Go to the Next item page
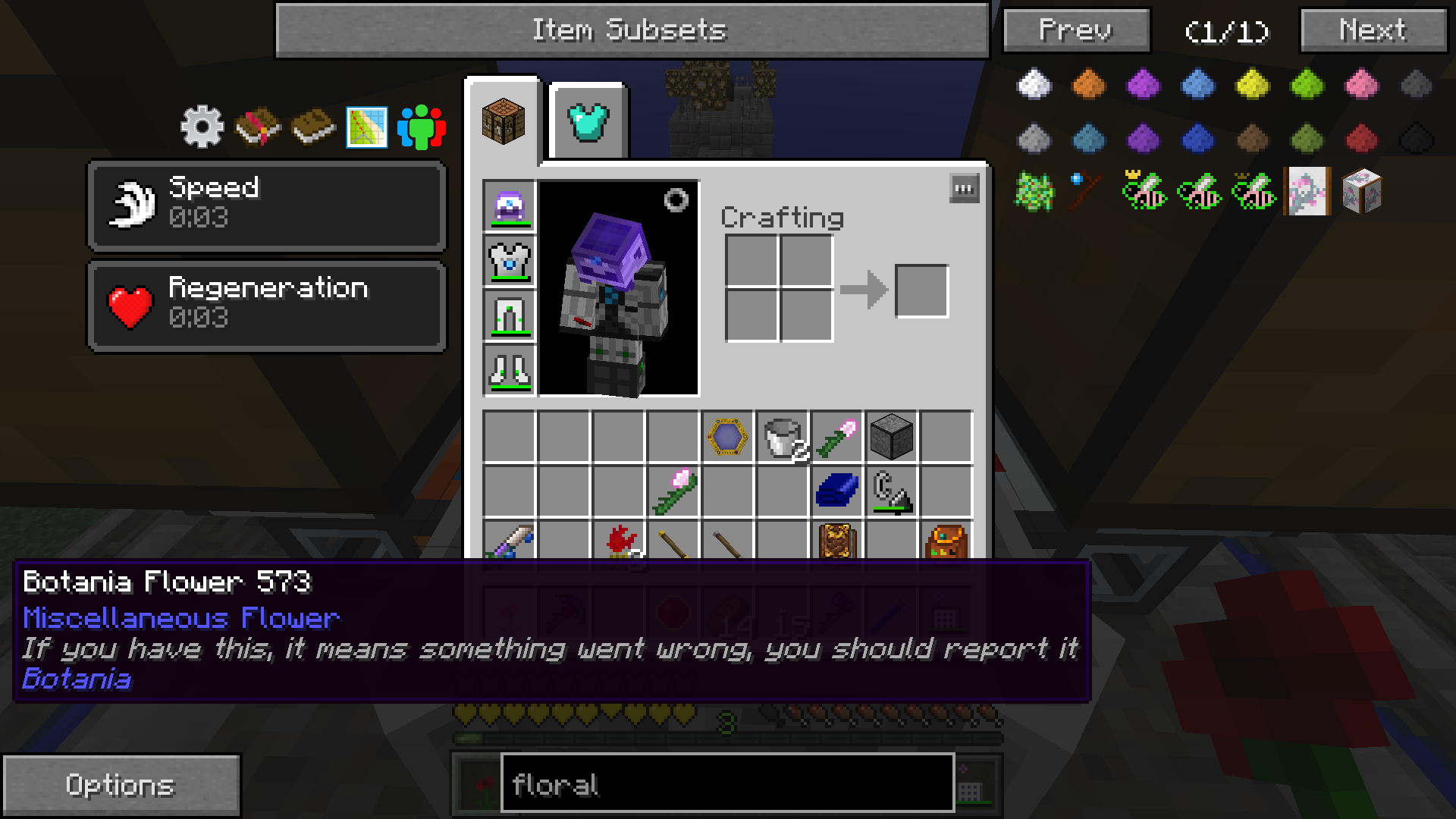1456x819 pixels. click(x=1373, y=30)
